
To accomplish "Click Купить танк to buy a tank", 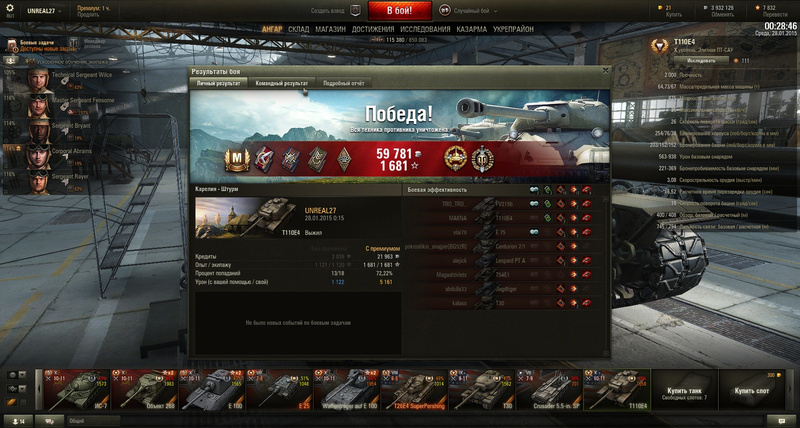I will [x=683, y=390].
